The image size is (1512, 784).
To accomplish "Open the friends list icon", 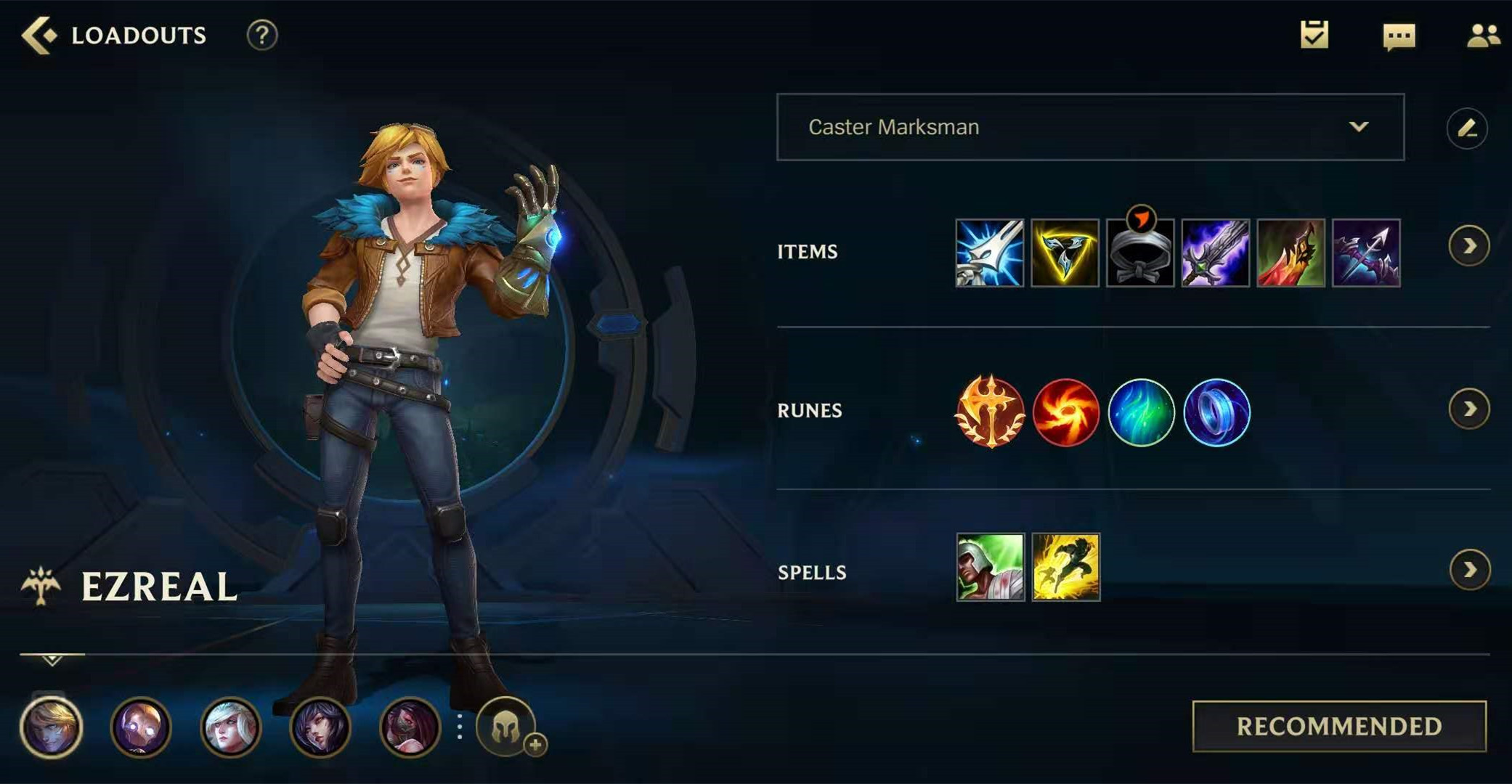I will 1482,36.
